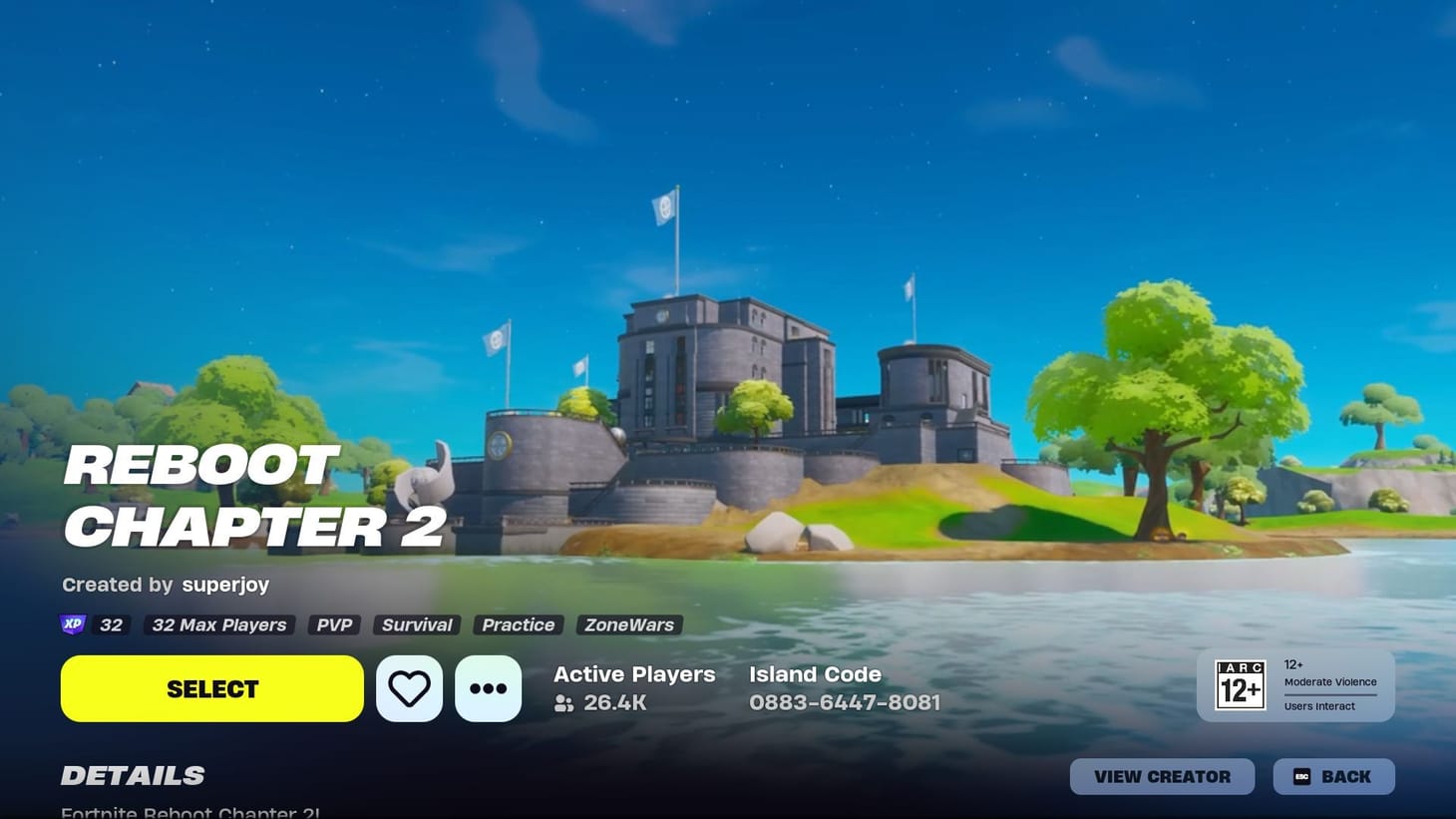1456x819 pixels.
Task: Open View Creator page
Action: 1161,775
